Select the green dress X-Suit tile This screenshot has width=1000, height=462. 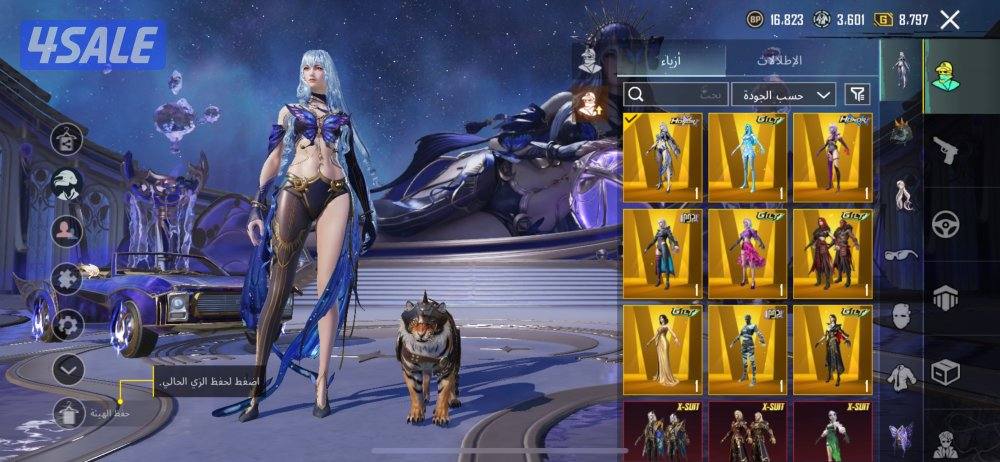[832, 430]
